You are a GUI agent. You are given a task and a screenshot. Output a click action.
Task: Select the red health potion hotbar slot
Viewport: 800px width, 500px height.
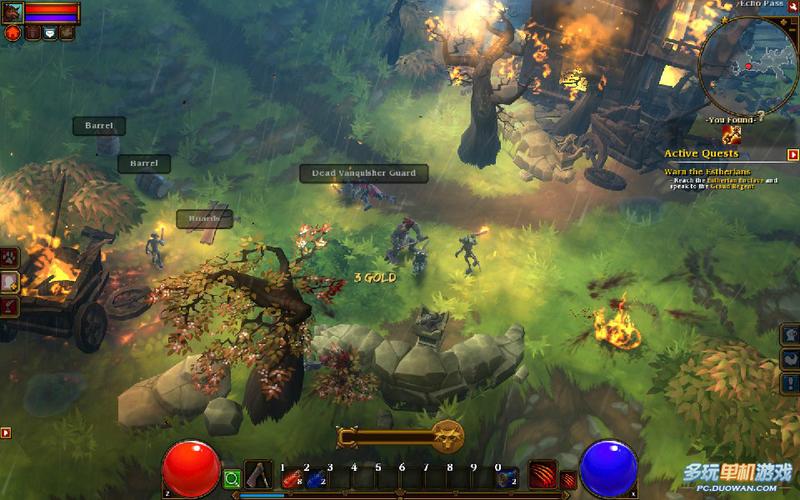[x=292, y=480]
